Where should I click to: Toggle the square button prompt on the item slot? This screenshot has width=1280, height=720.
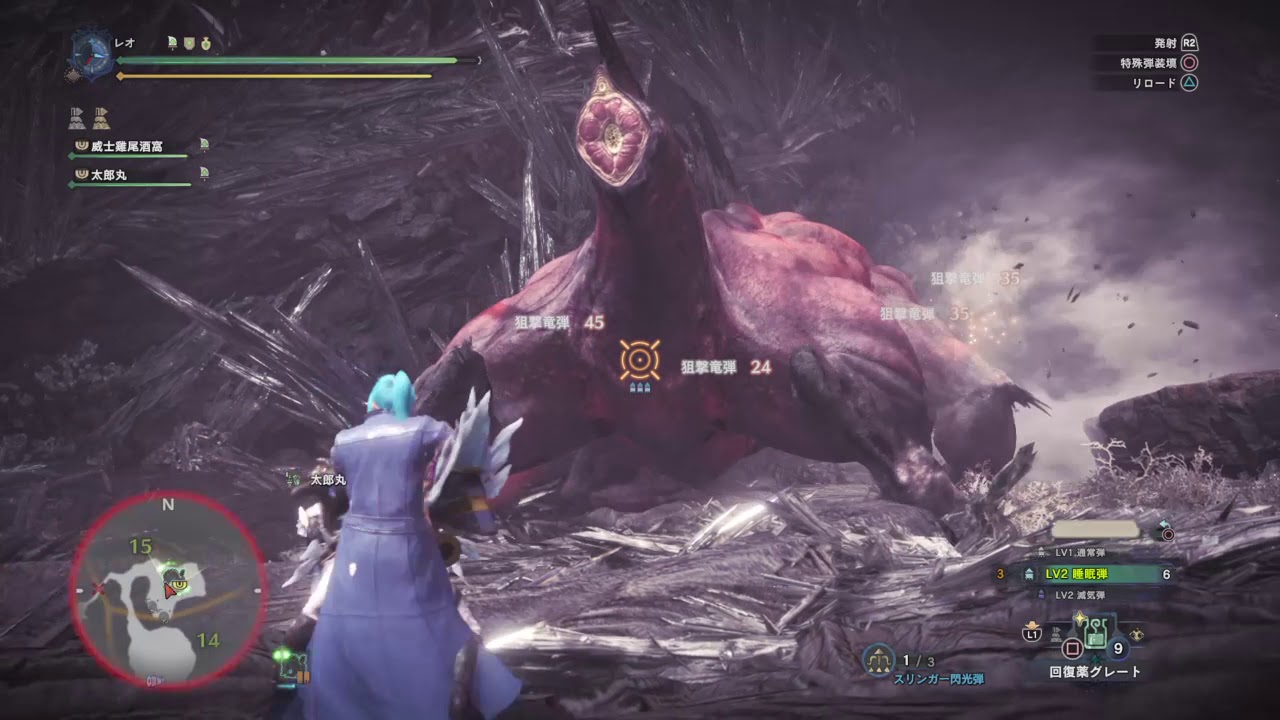coord(1071,648)
